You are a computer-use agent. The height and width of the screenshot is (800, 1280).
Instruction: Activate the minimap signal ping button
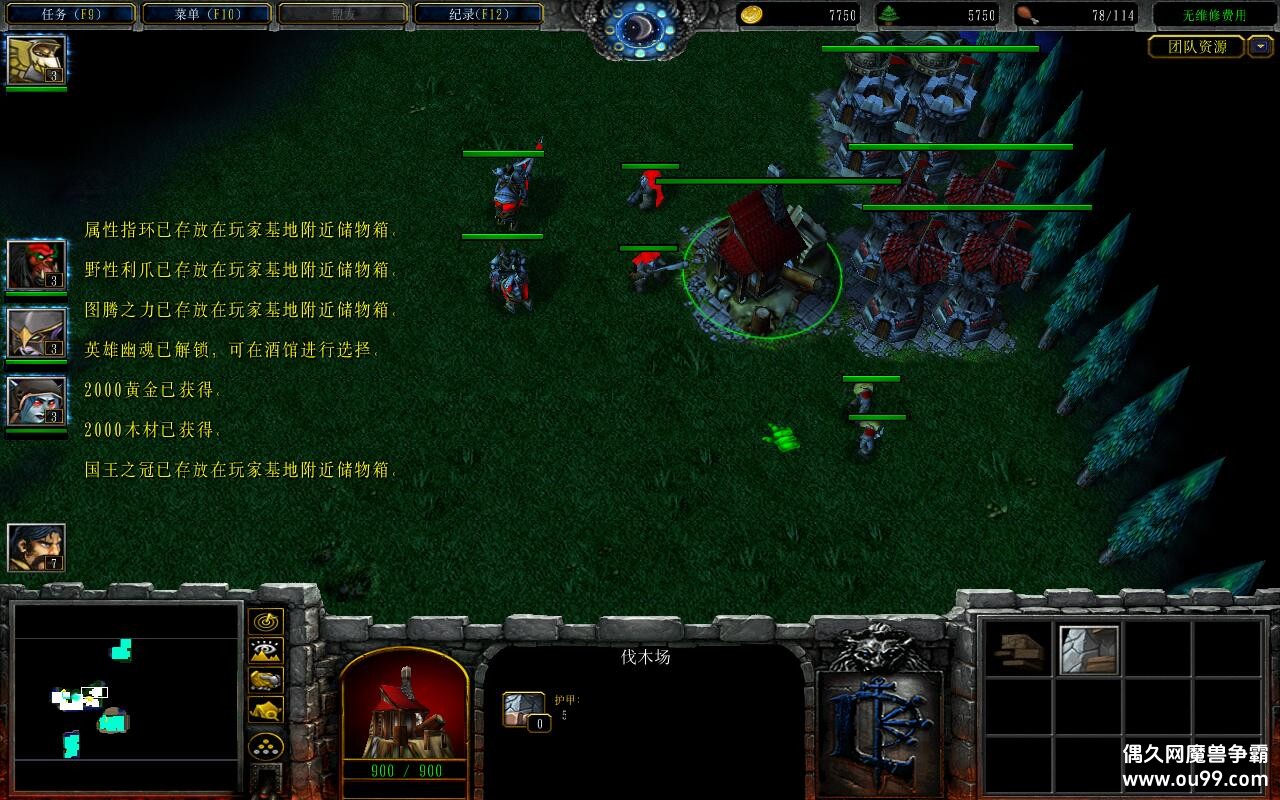[x=265, y=622]
